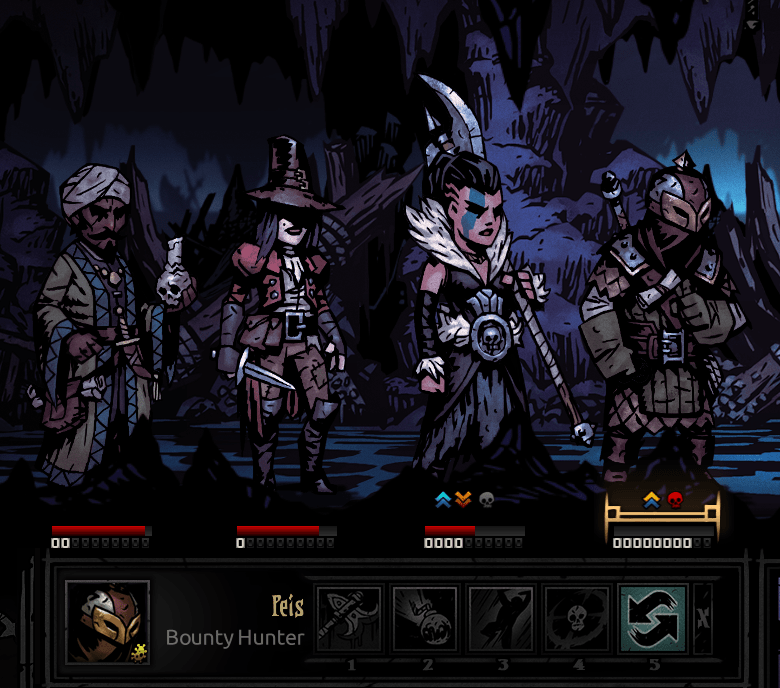Use the skull-bomb throw skill in slot 2
Screen dimensions: 780x688
[425, 618]
